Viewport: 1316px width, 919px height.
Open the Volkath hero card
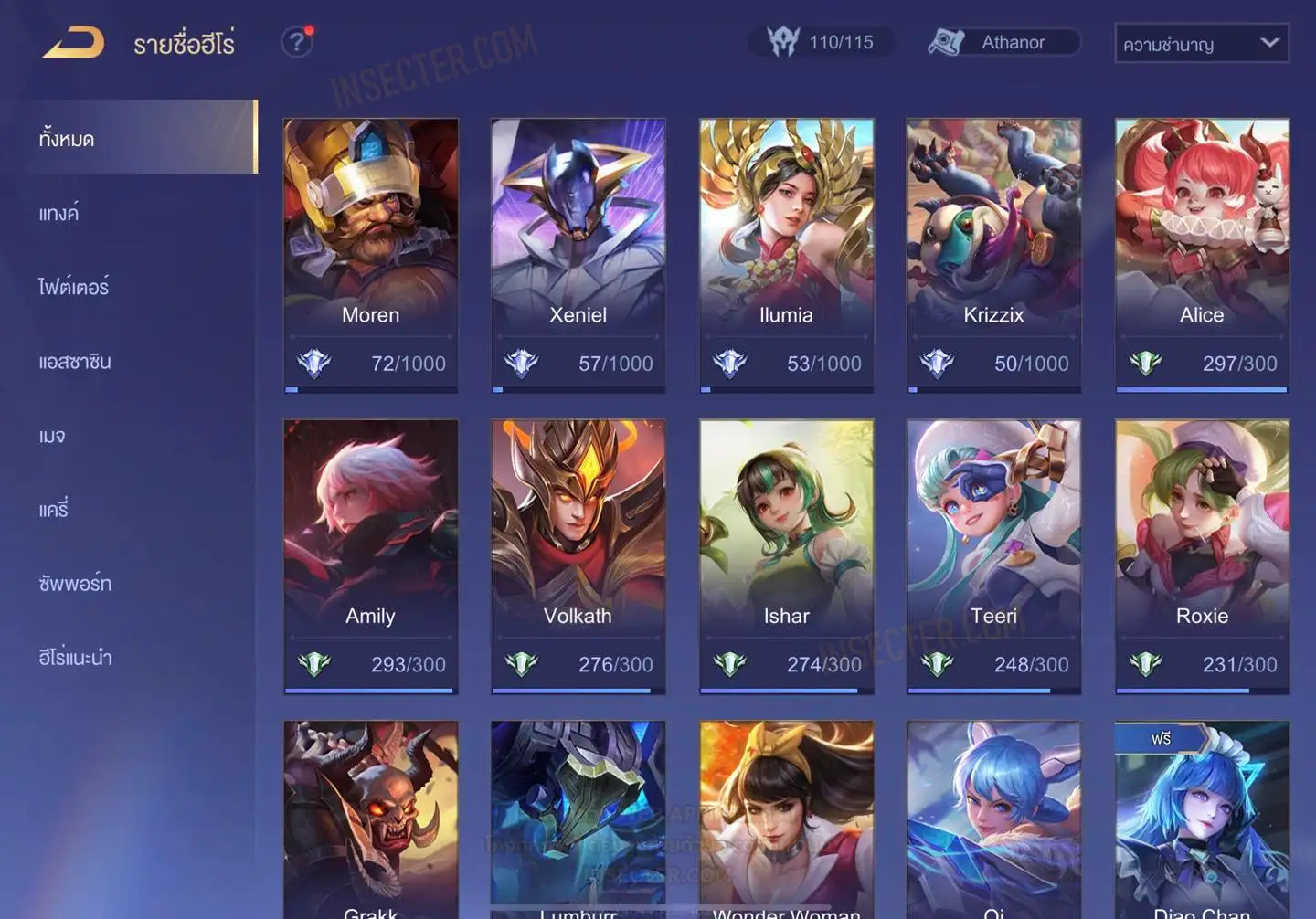point(578,555)
